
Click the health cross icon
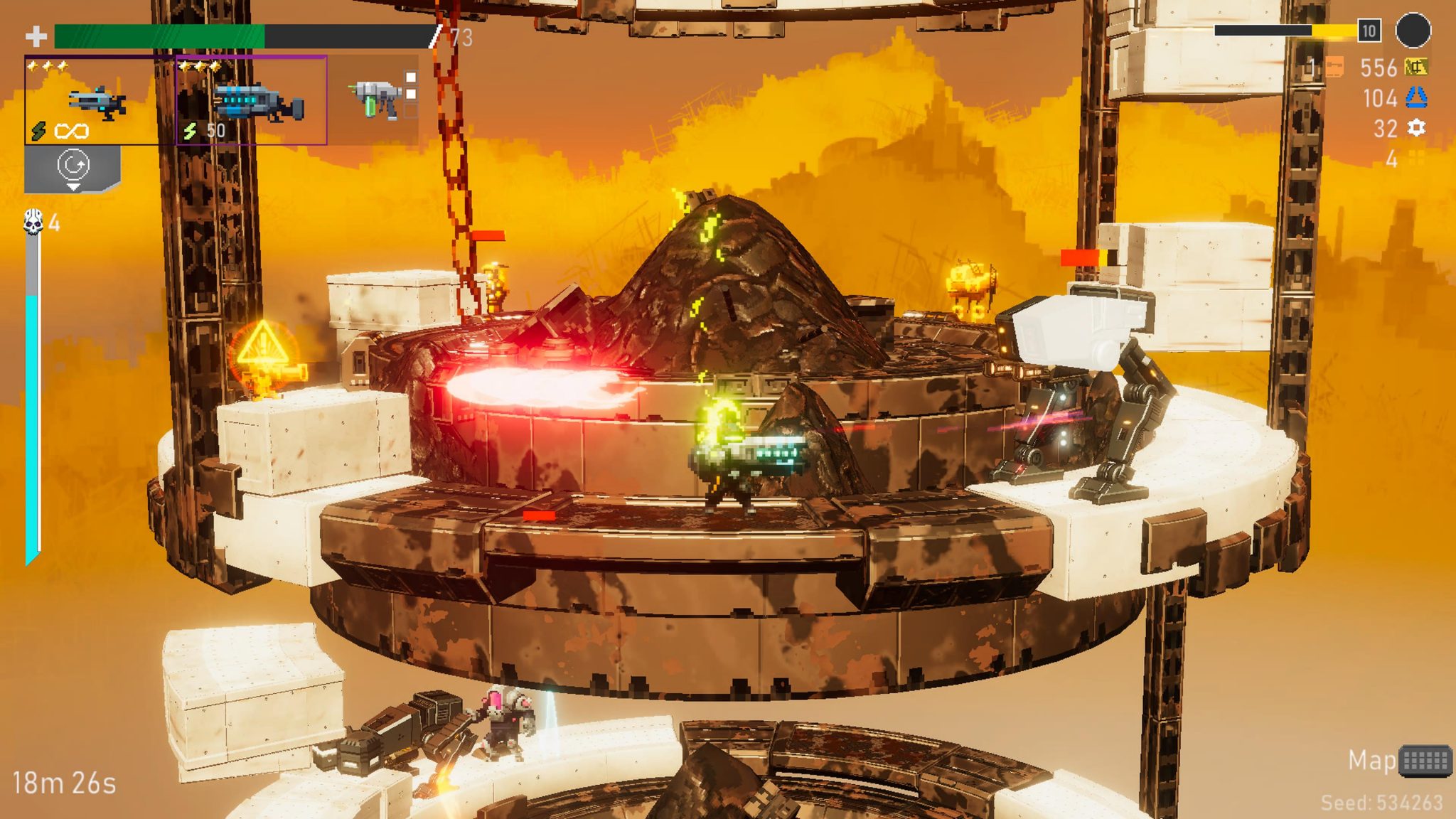36,35
